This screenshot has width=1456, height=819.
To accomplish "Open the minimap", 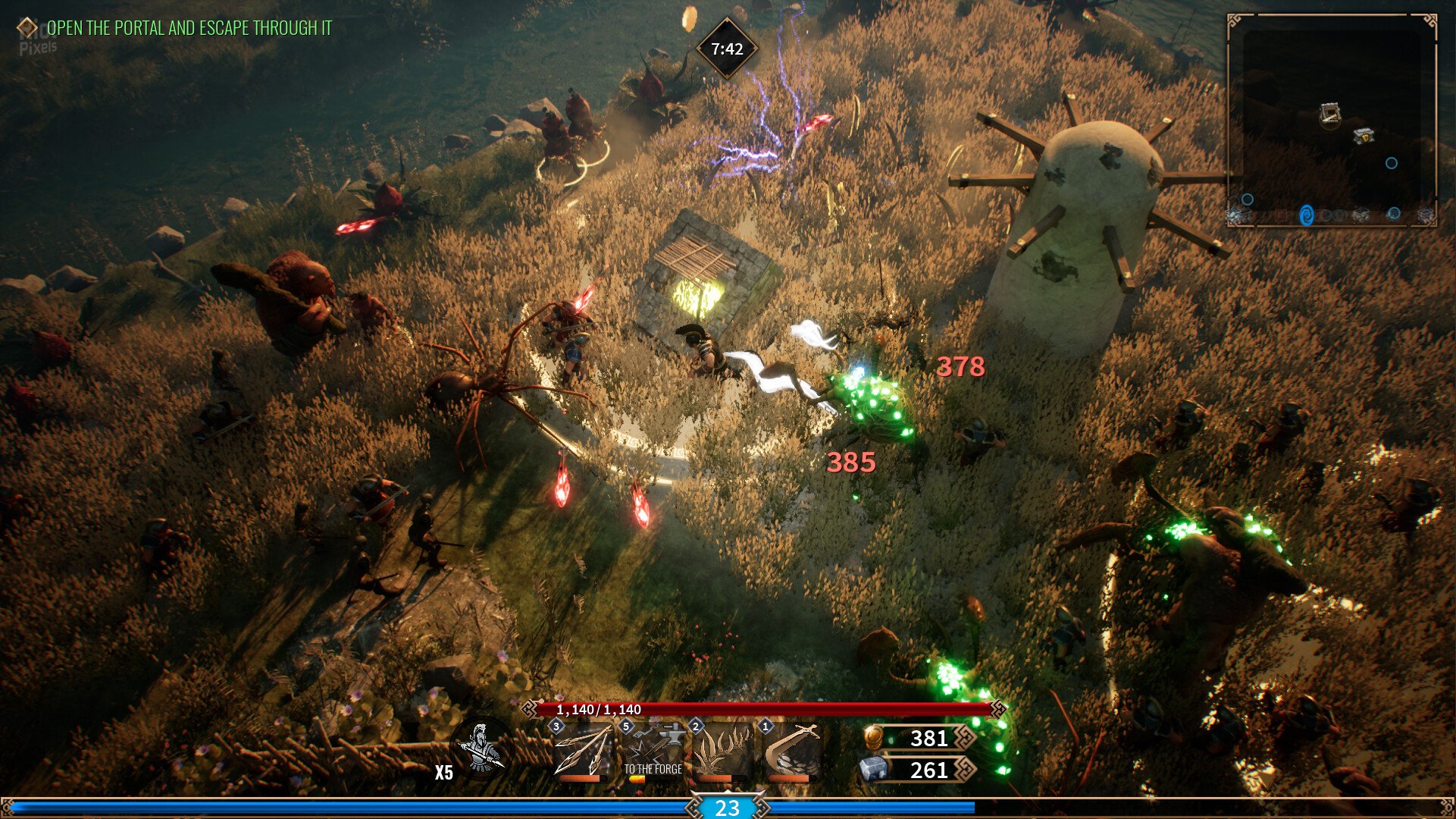I will click(1332, 121).
